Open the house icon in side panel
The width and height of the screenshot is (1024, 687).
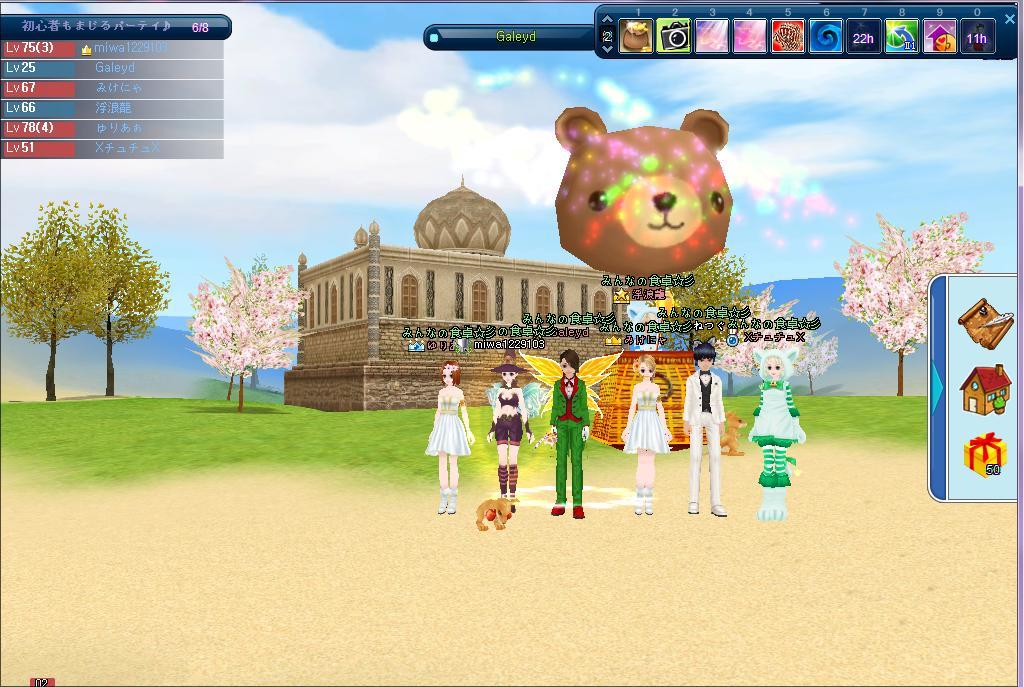click(x=985, y=390)
